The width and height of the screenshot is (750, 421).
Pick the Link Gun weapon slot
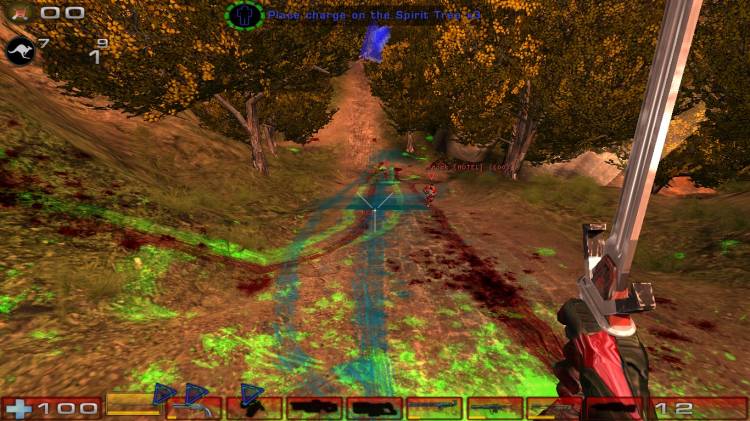click(374, 407)
